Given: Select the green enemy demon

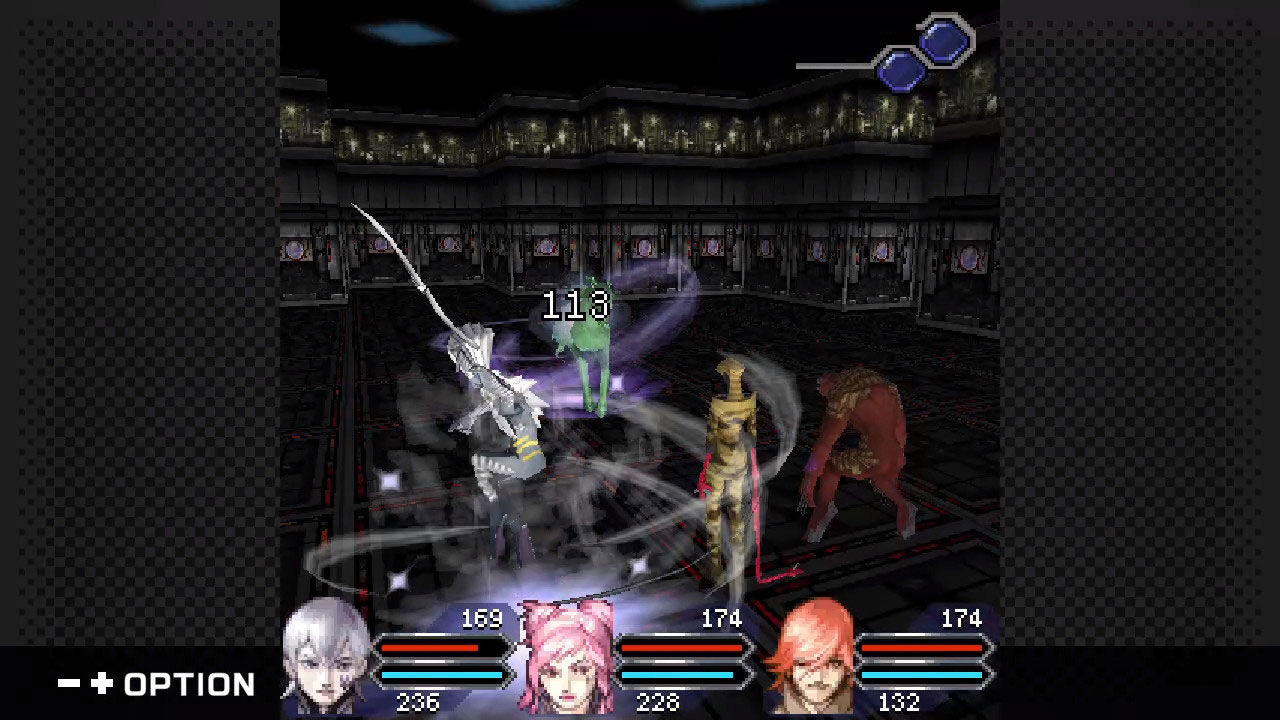Looking at the screenshot, I should tap(585, 340).
